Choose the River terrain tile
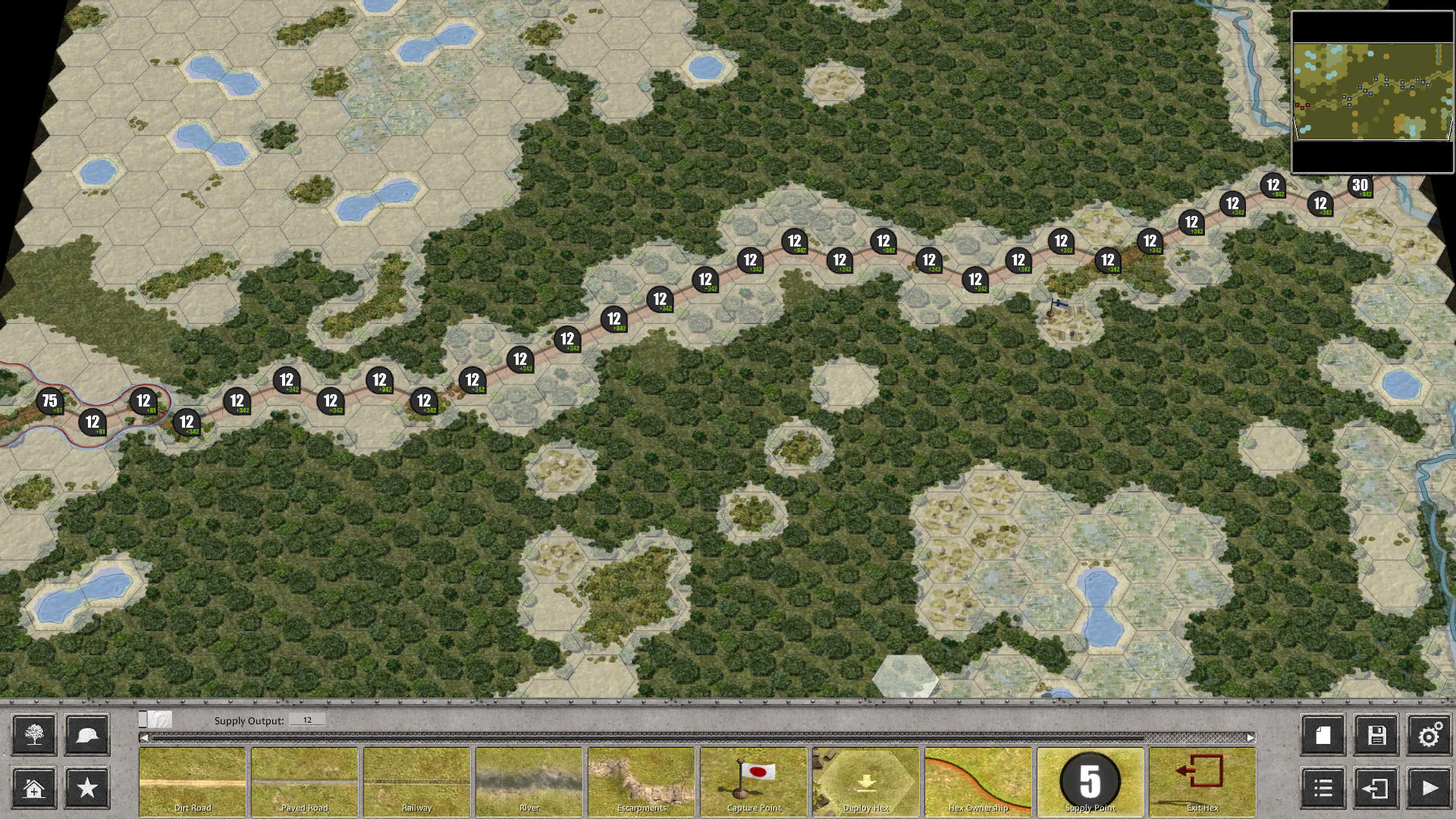This screenshot has width=1456, height=819. [529, 781]
